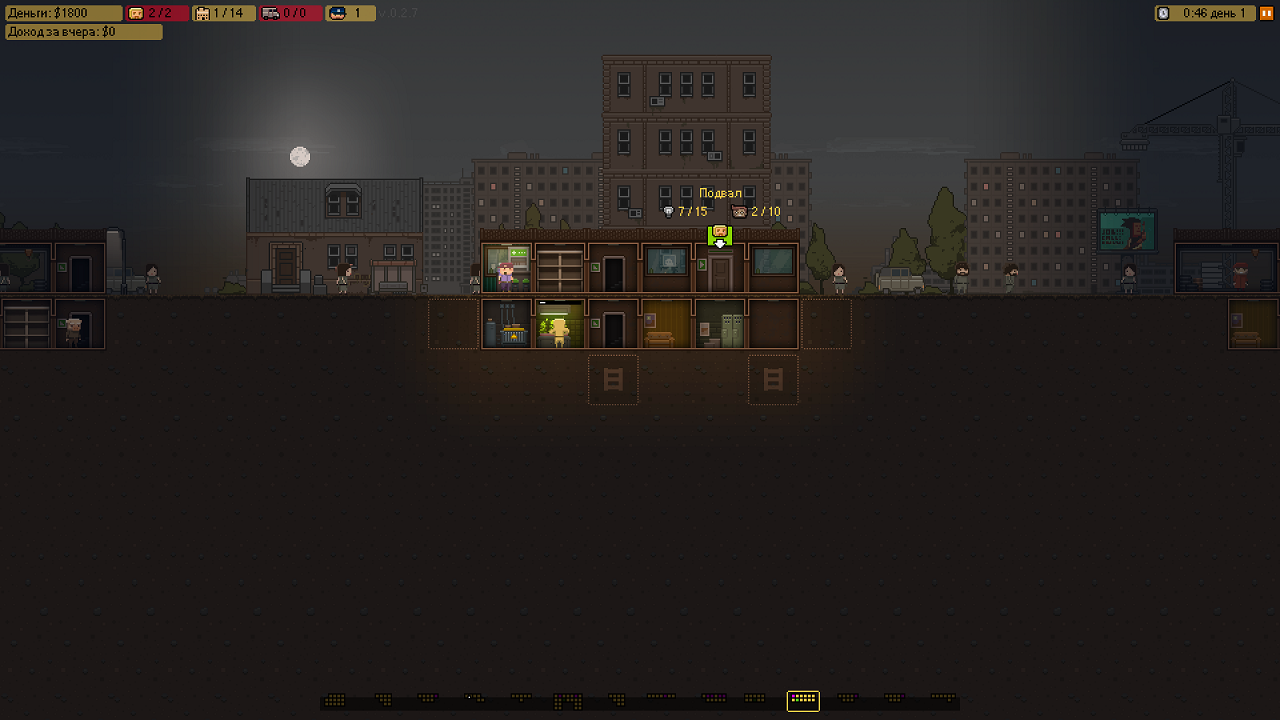The height and width of the screenshot is (720, 1280).
Task: Choose the ladder dig slot beneath the stairwell
Action: coord(613,379)
